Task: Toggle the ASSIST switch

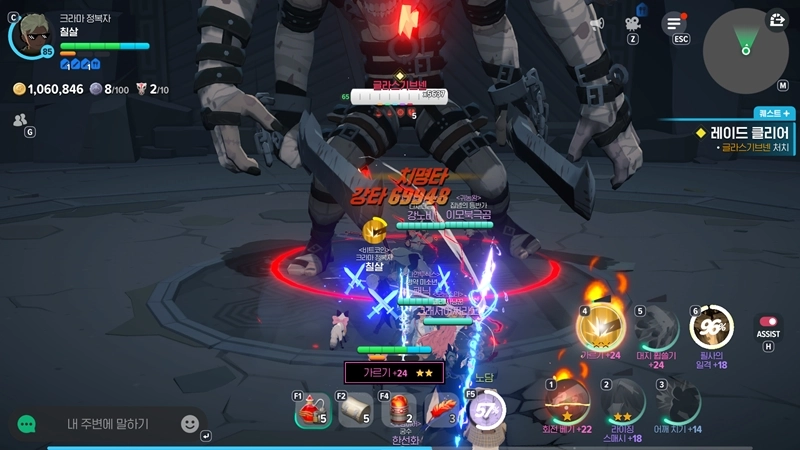Action: pyautogui.click(x=769, y=322)
